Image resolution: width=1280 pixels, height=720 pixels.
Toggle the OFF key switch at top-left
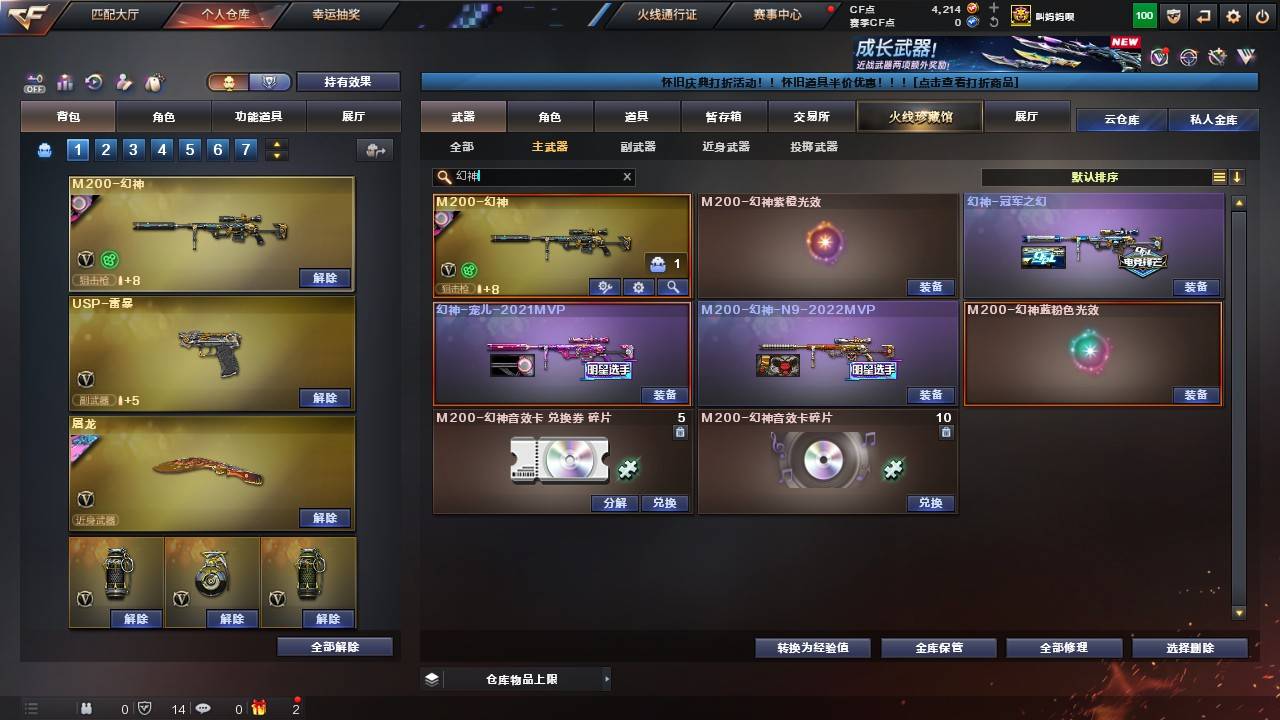33,80
